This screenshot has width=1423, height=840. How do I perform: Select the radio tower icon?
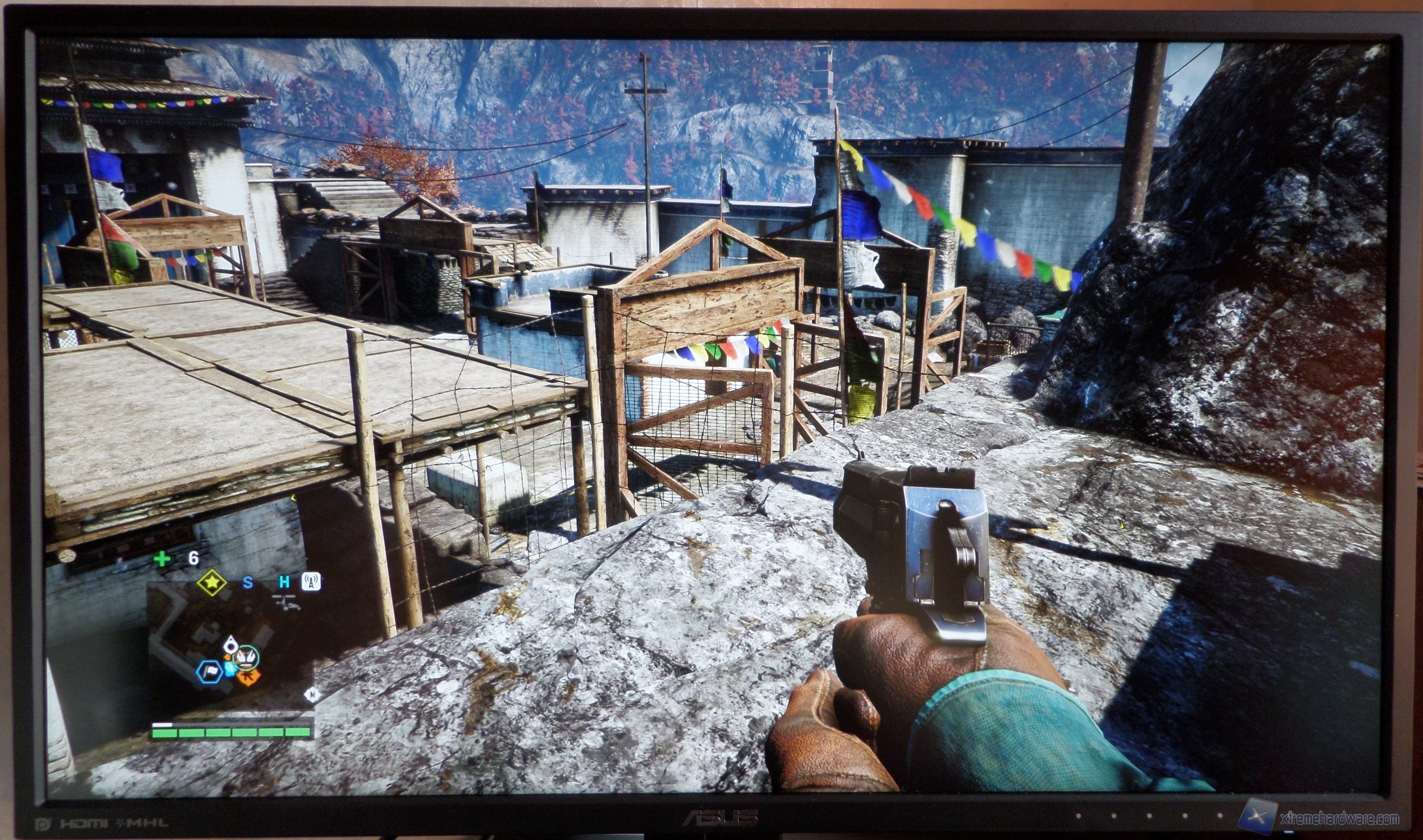(311, 581)
